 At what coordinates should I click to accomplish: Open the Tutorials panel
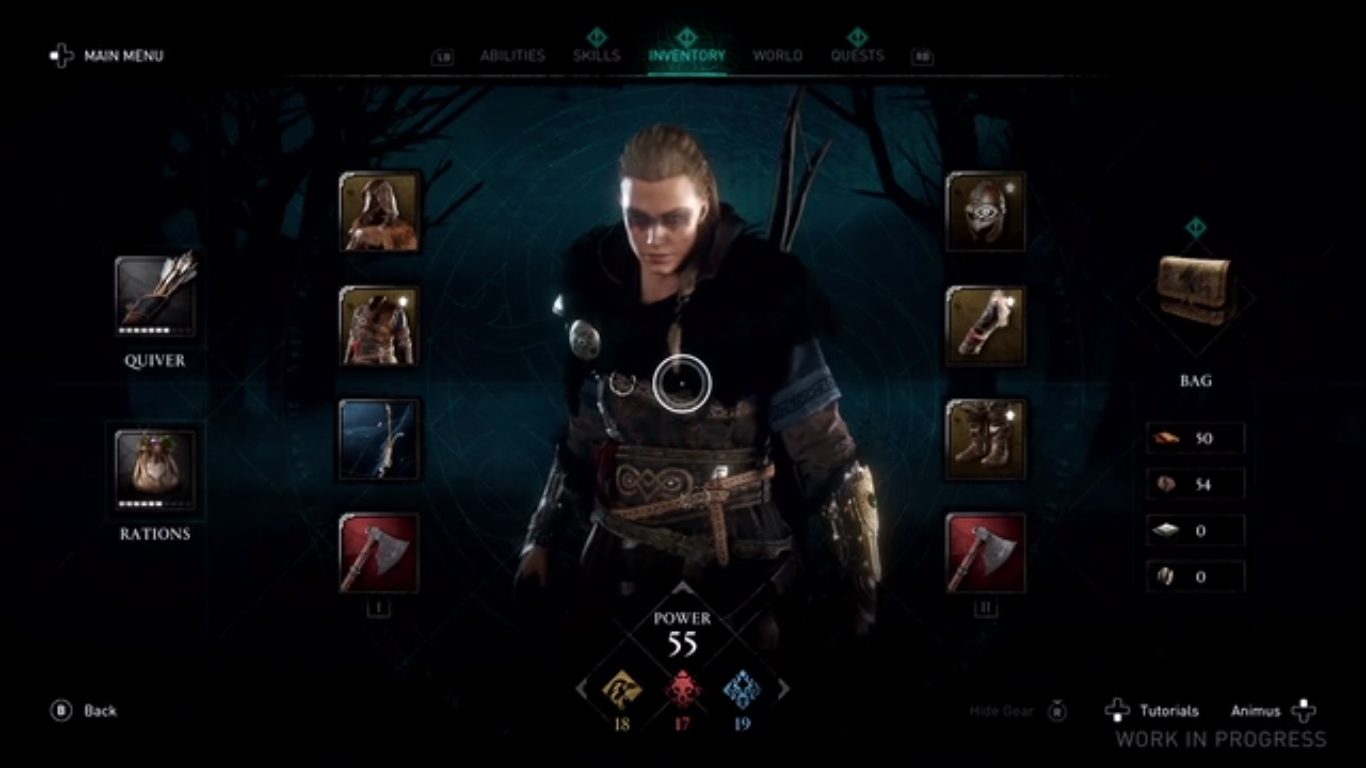(x=1168, y=710)
